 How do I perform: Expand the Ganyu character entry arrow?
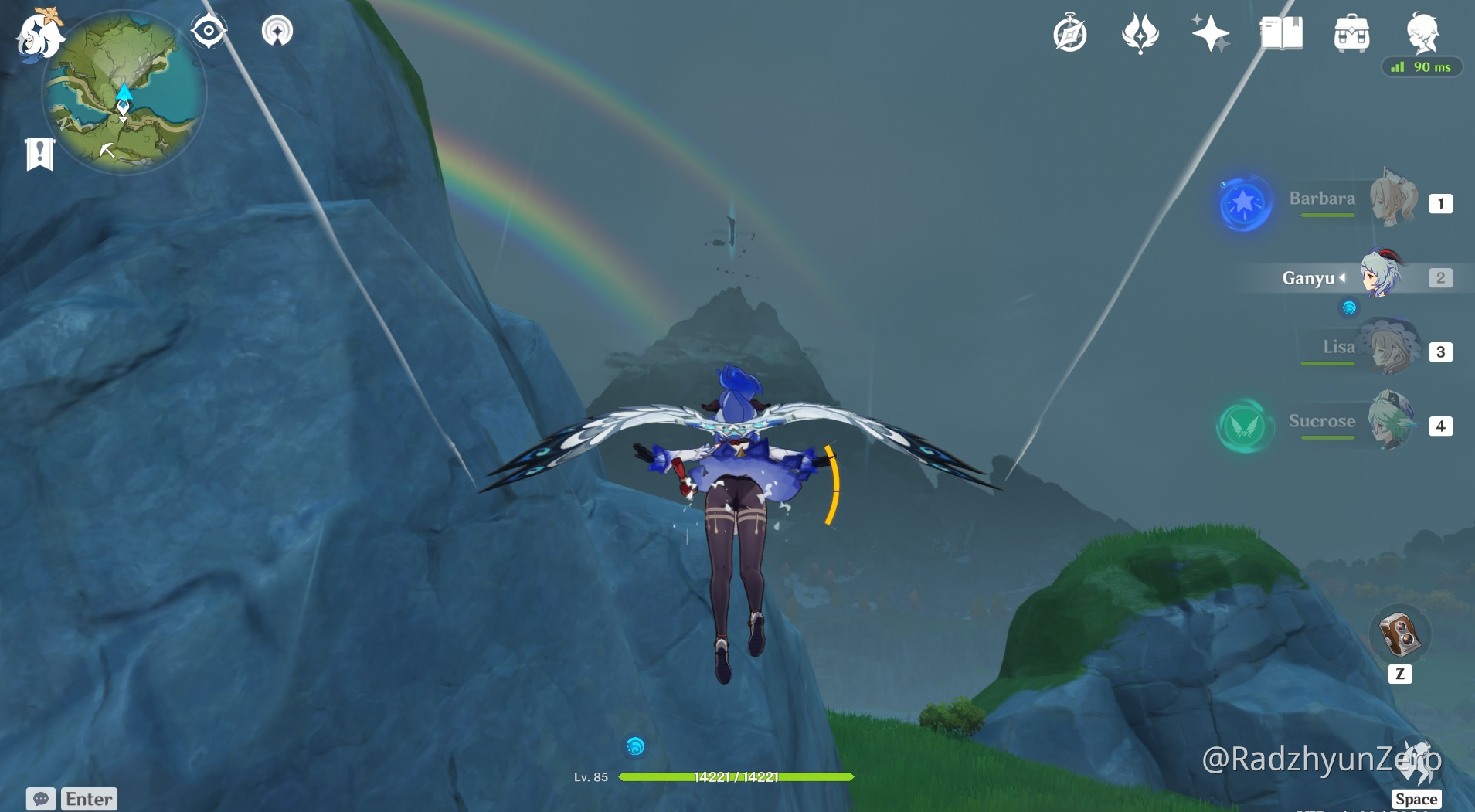tap(1344, 278)
